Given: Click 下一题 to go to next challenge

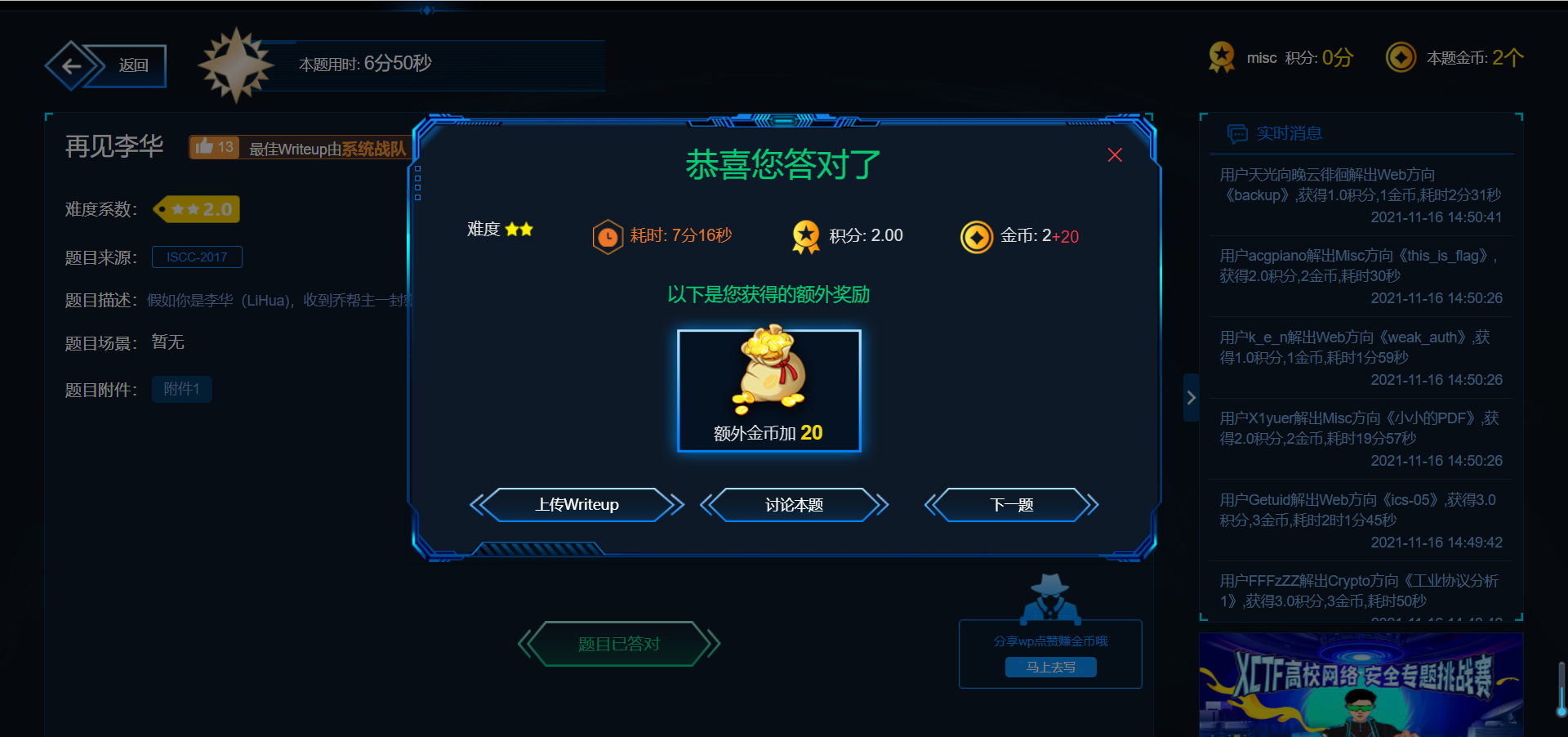Looking at the screenshot, I should coord(1012,505).
